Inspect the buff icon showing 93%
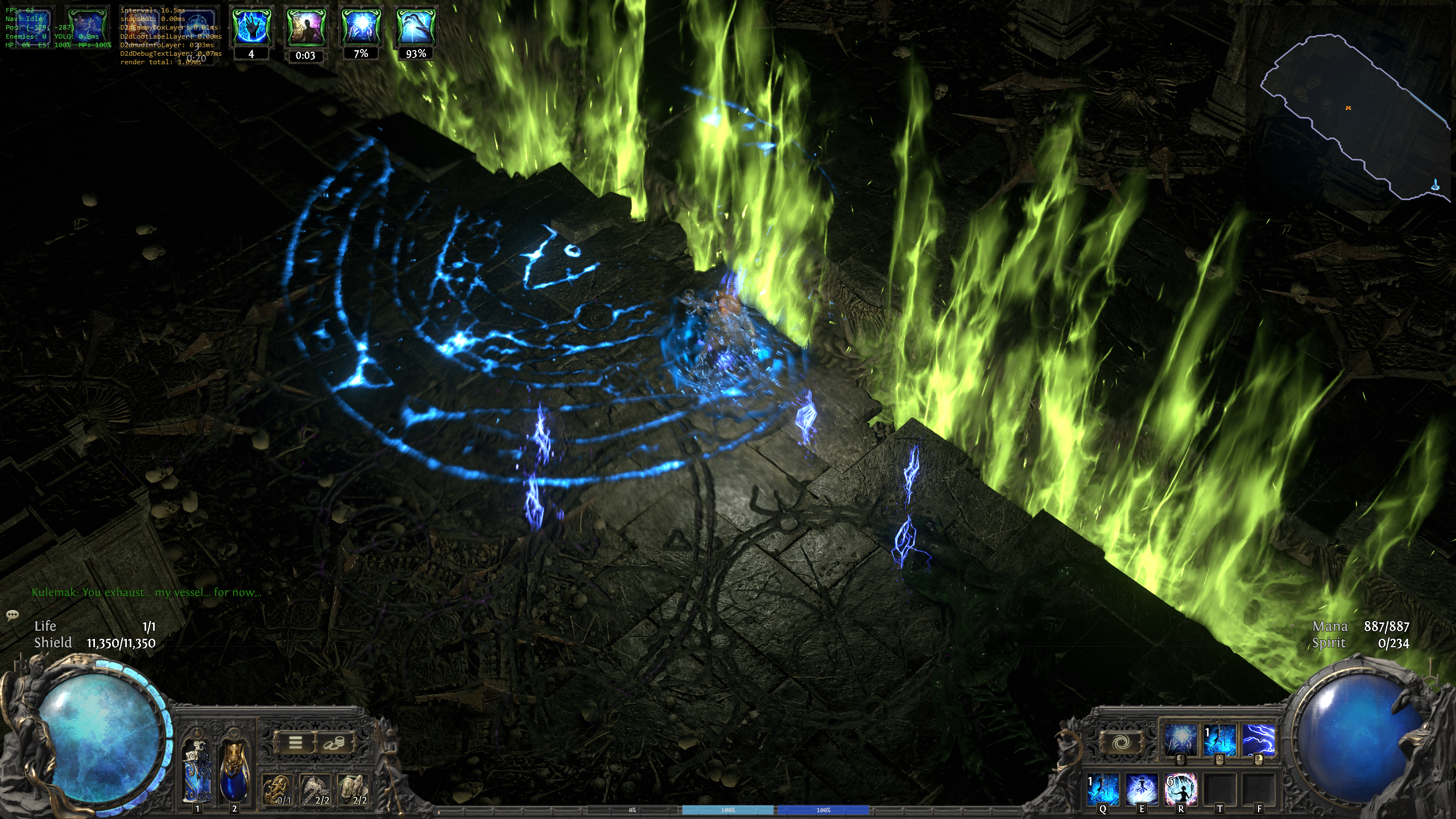 coord(416,27)
